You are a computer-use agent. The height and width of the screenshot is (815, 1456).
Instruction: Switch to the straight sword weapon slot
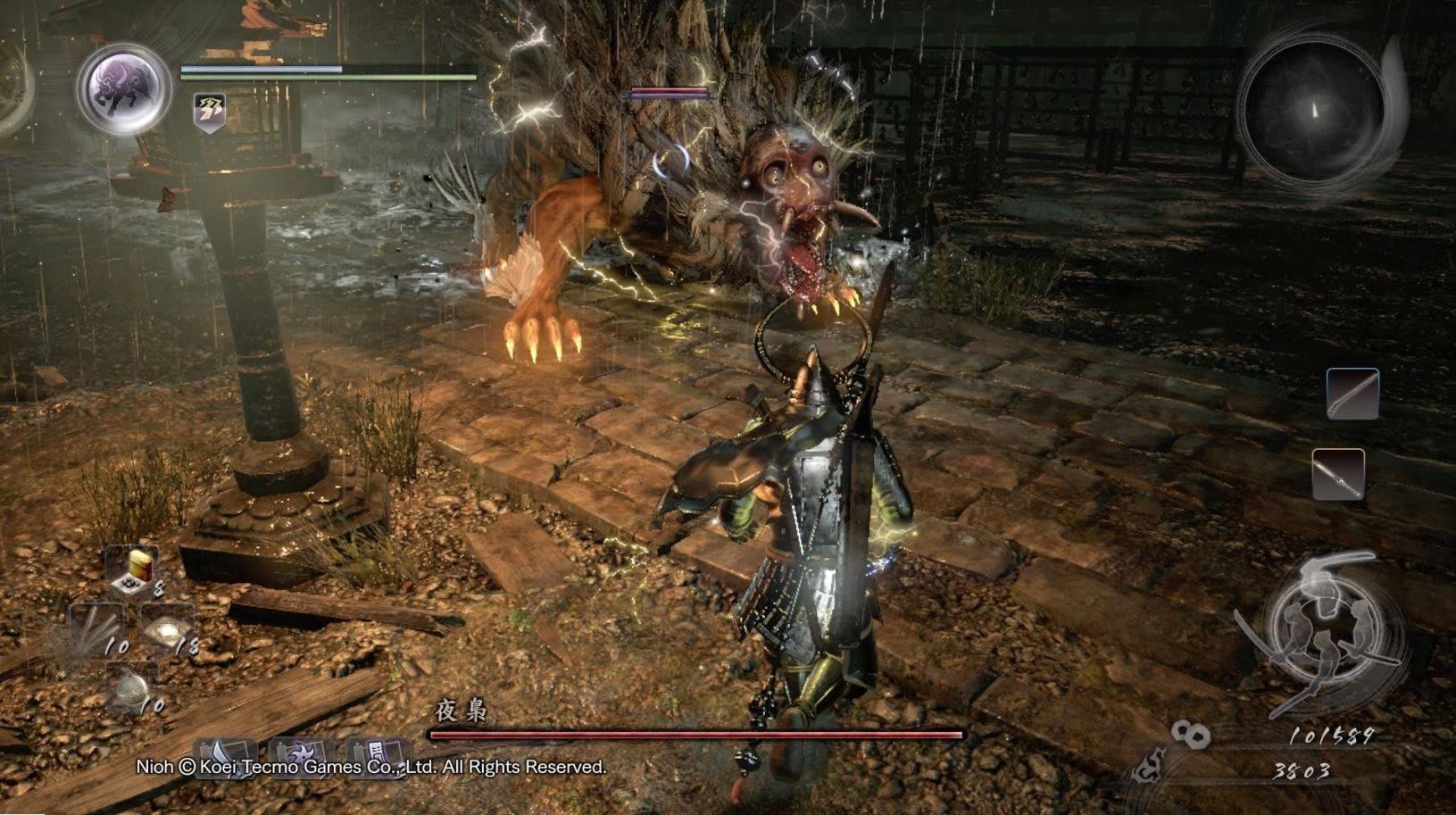coord(1338,474)
